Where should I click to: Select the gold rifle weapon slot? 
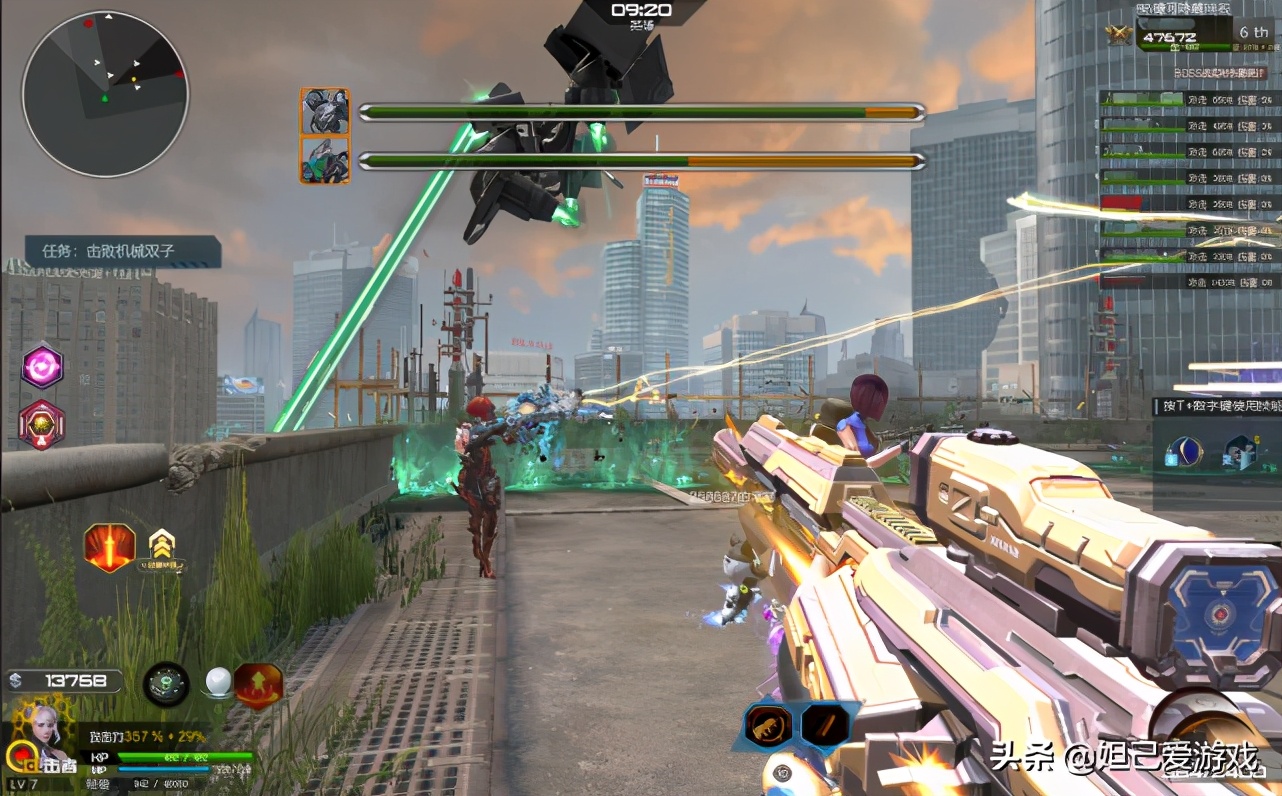click(768, 725)
